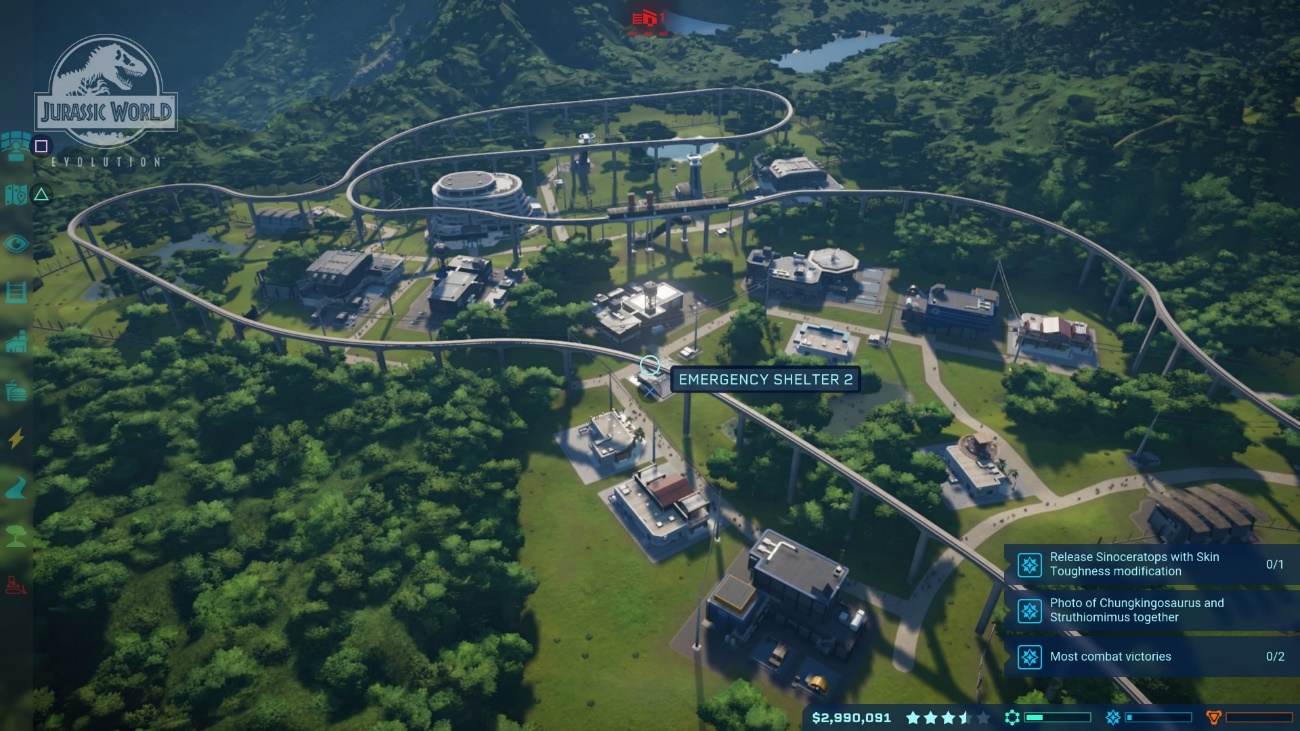Select the red bulldozer demolish tool
Image resolution: width=1300 pixels, height=731 pixels.
pyautogui.click(x=16, y=584)
